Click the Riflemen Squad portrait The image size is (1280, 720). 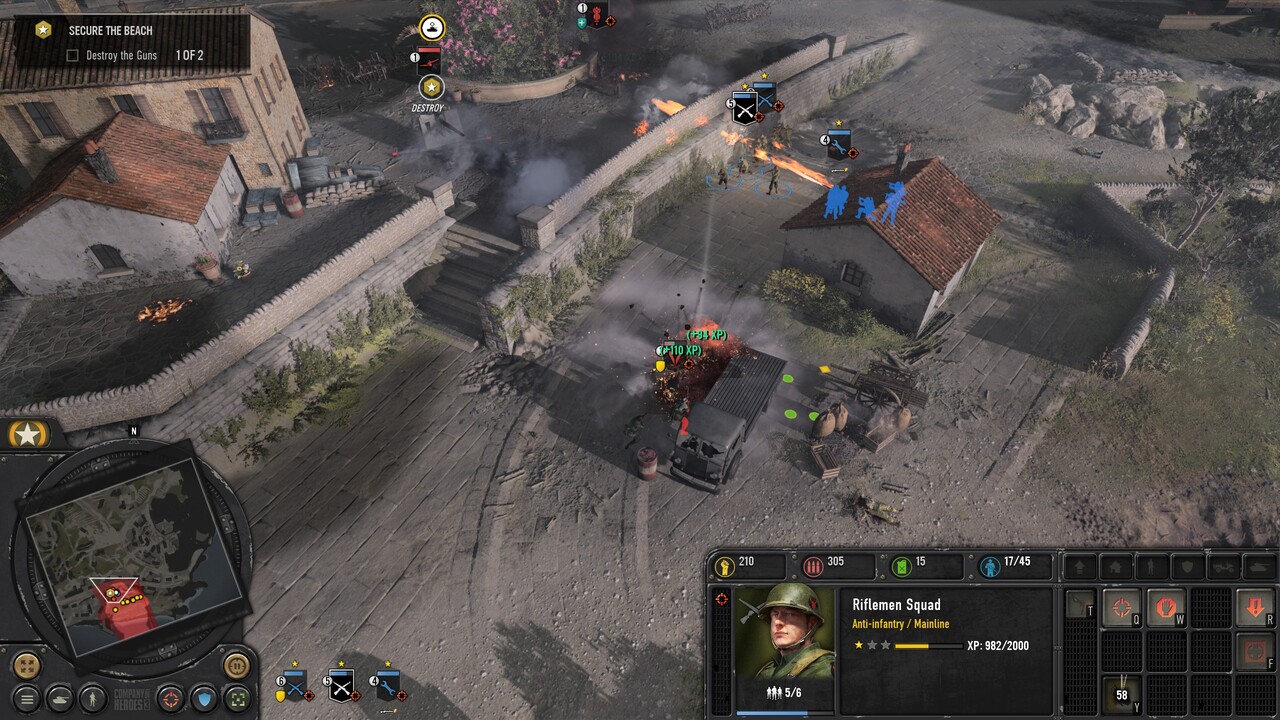(x=784, y=634)
